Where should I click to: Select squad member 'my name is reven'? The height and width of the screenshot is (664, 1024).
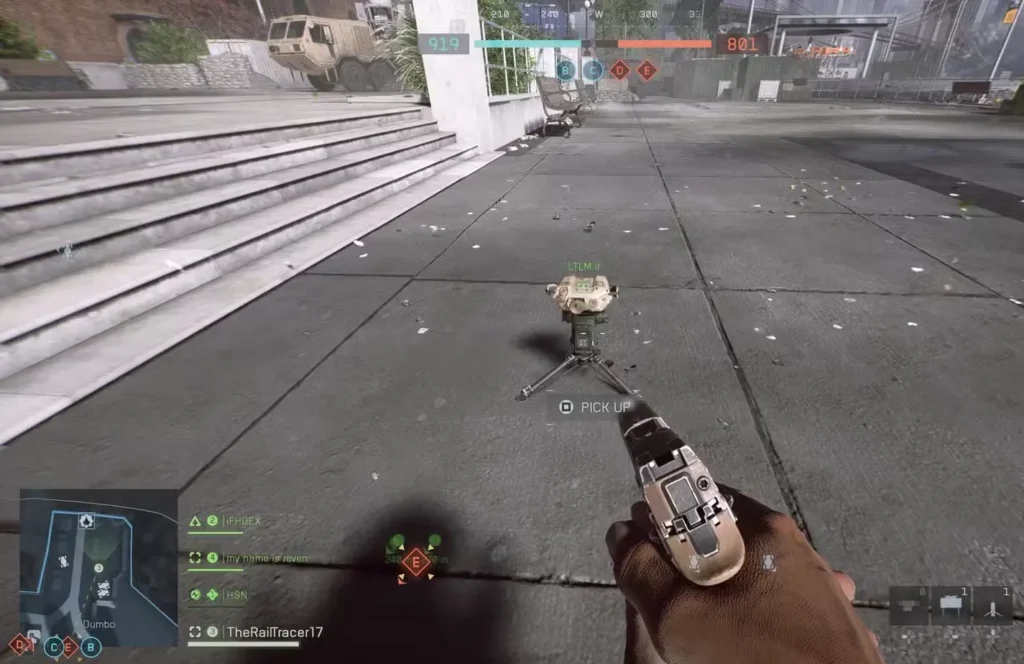(x=264, y=558)
